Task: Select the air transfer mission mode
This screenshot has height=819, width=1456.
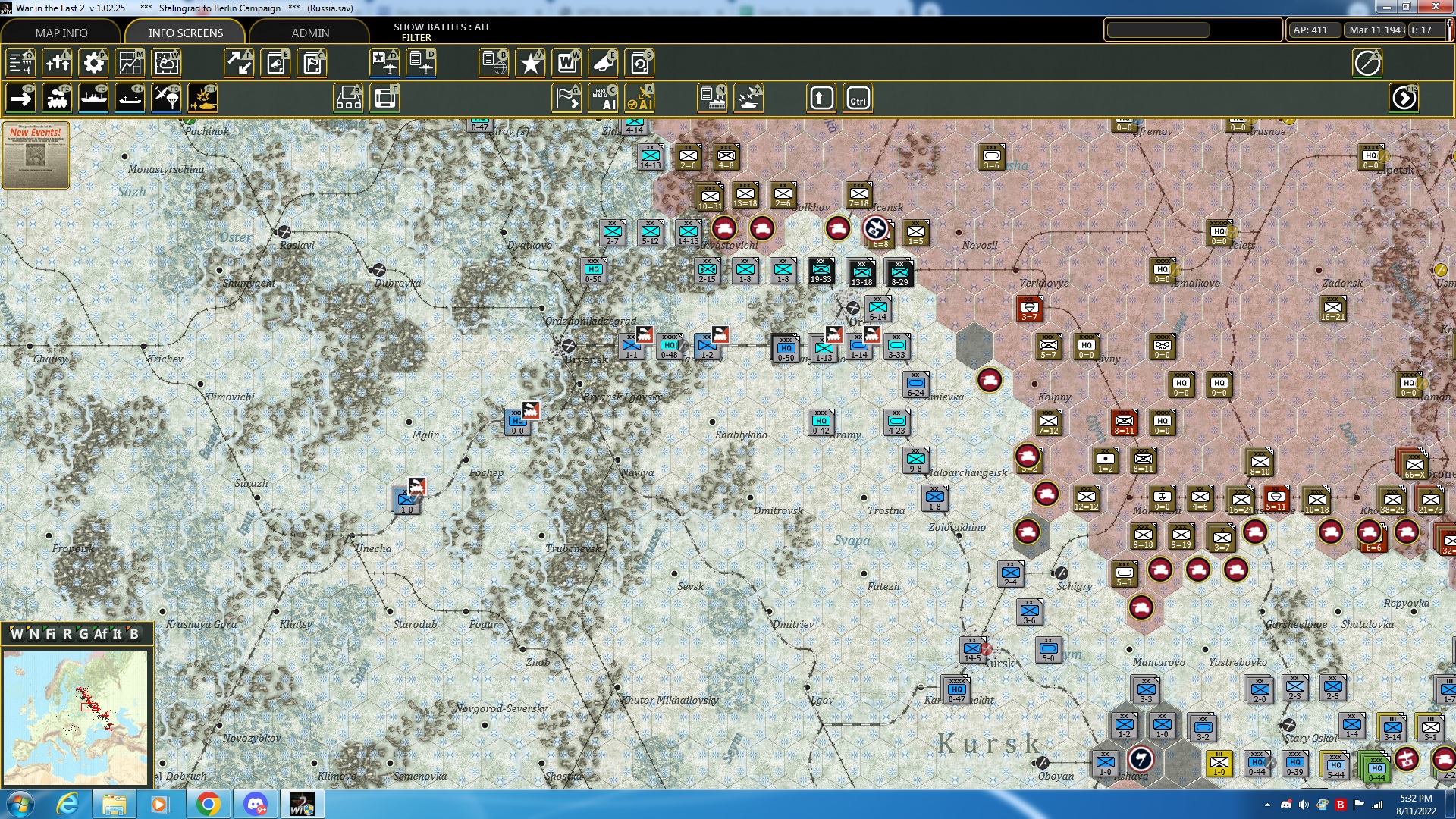Action: point(167,98)
